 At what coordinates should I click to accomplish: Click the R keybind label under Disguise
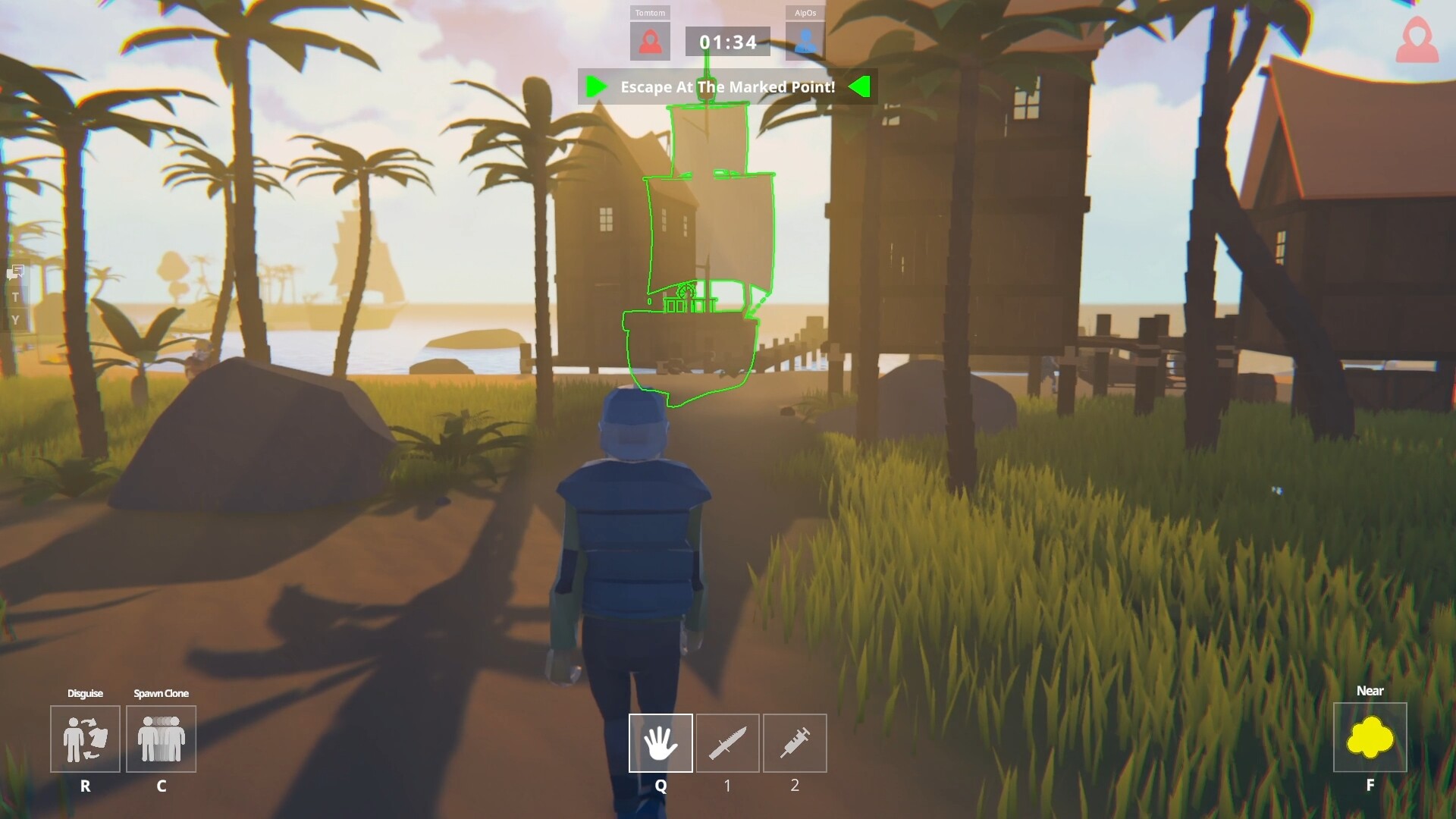coord(85,787)
